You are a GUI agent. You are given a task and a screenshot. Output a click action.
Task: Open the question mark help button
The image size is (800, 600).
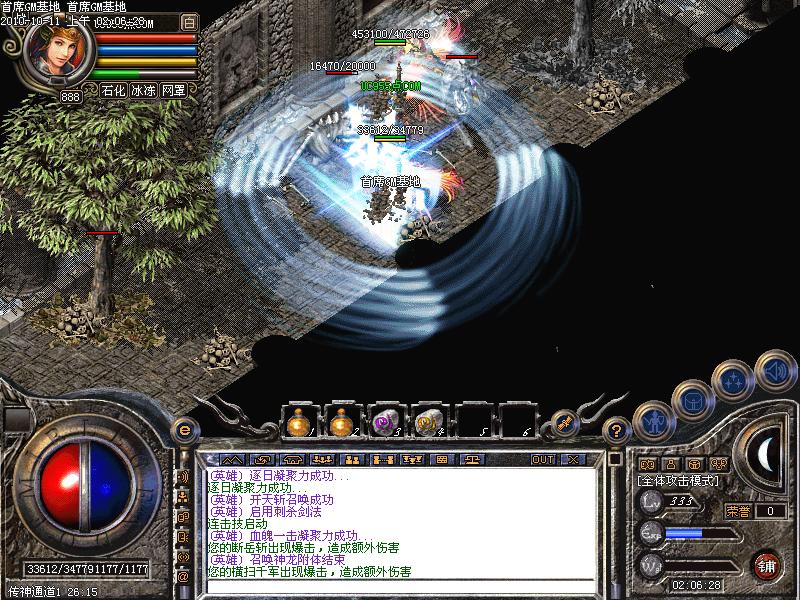617,430
